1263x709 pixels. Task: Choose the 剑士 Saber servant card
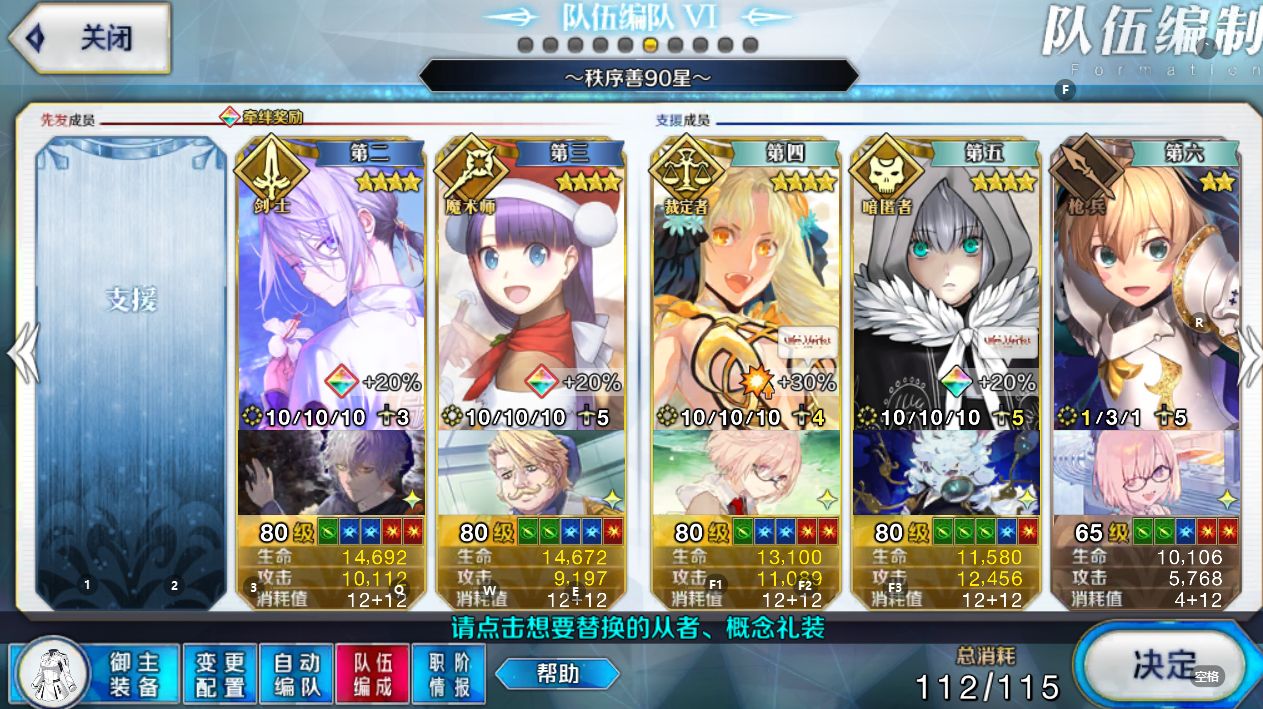(331, 290)
